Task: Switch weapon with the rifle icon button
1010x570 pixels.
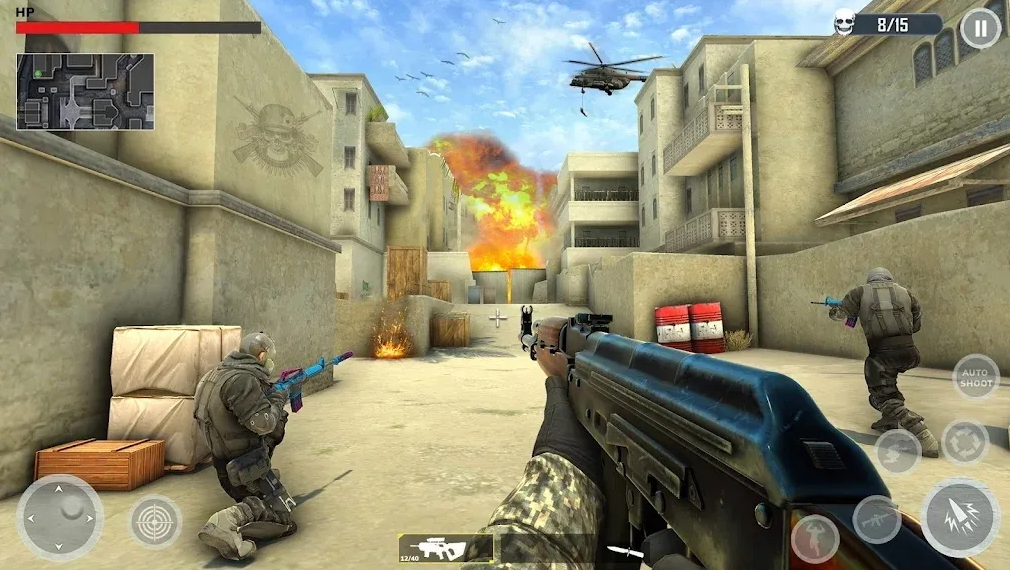Action: (876, 519)
